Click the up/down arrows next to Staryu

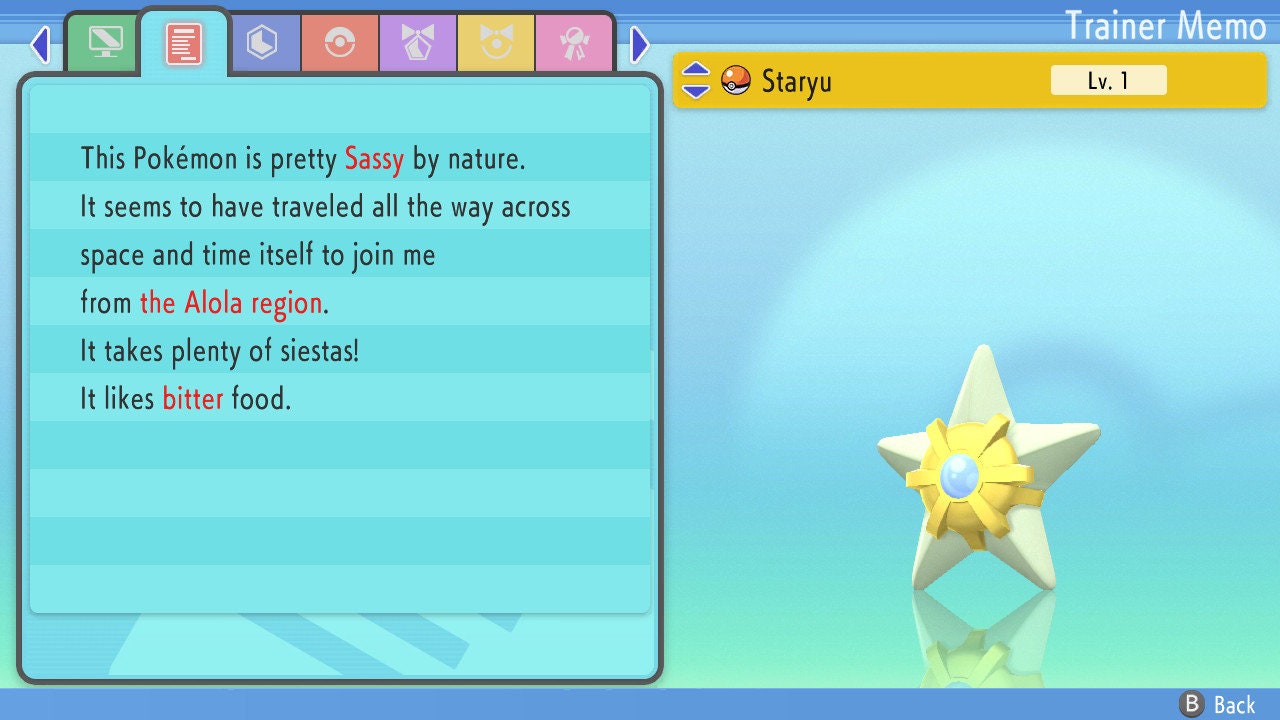[x=696, y=80]
